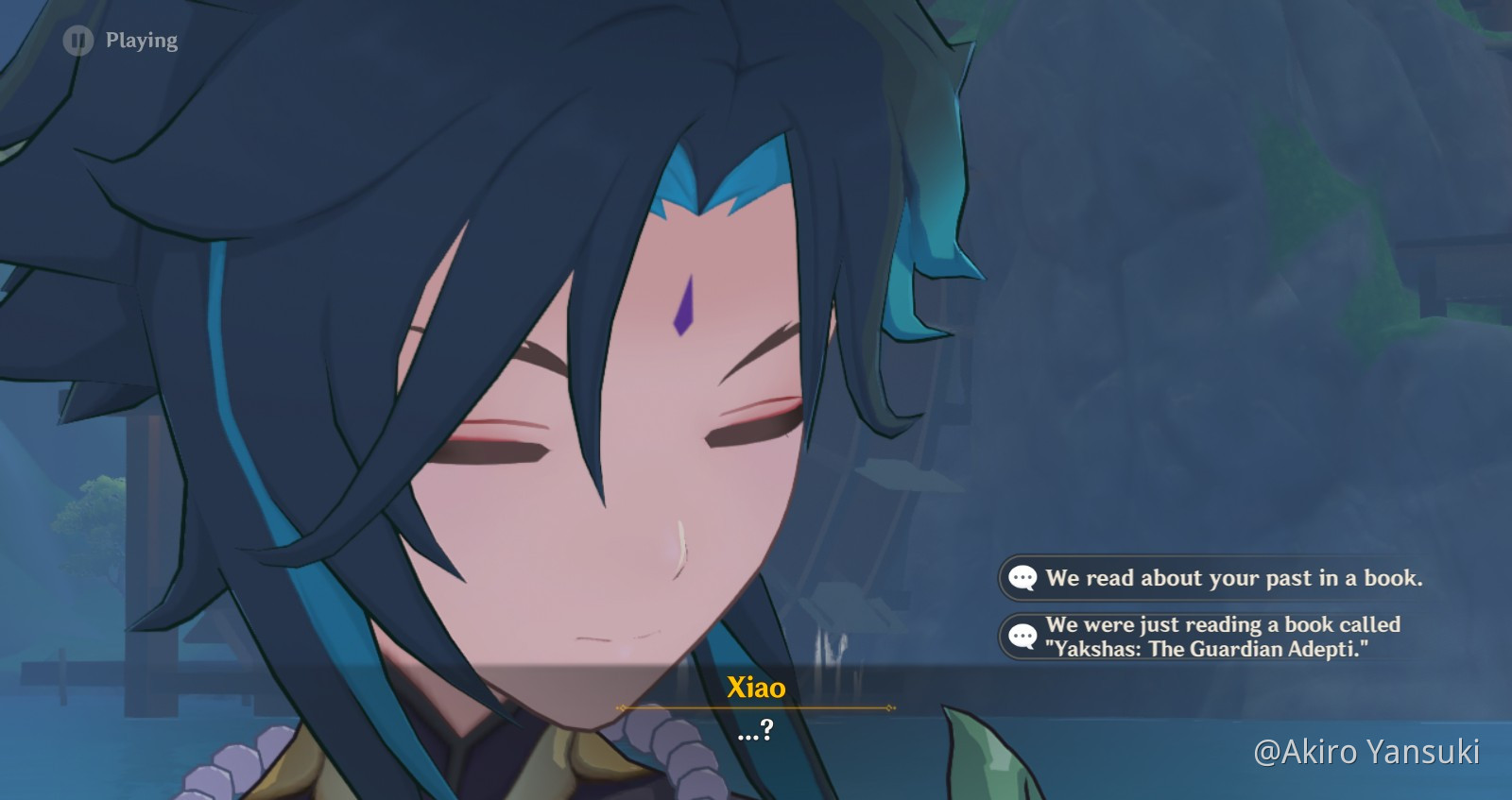Click the speech bubble icon on the second reply
Screen dimensions: 1512x800
[1023, 637]
